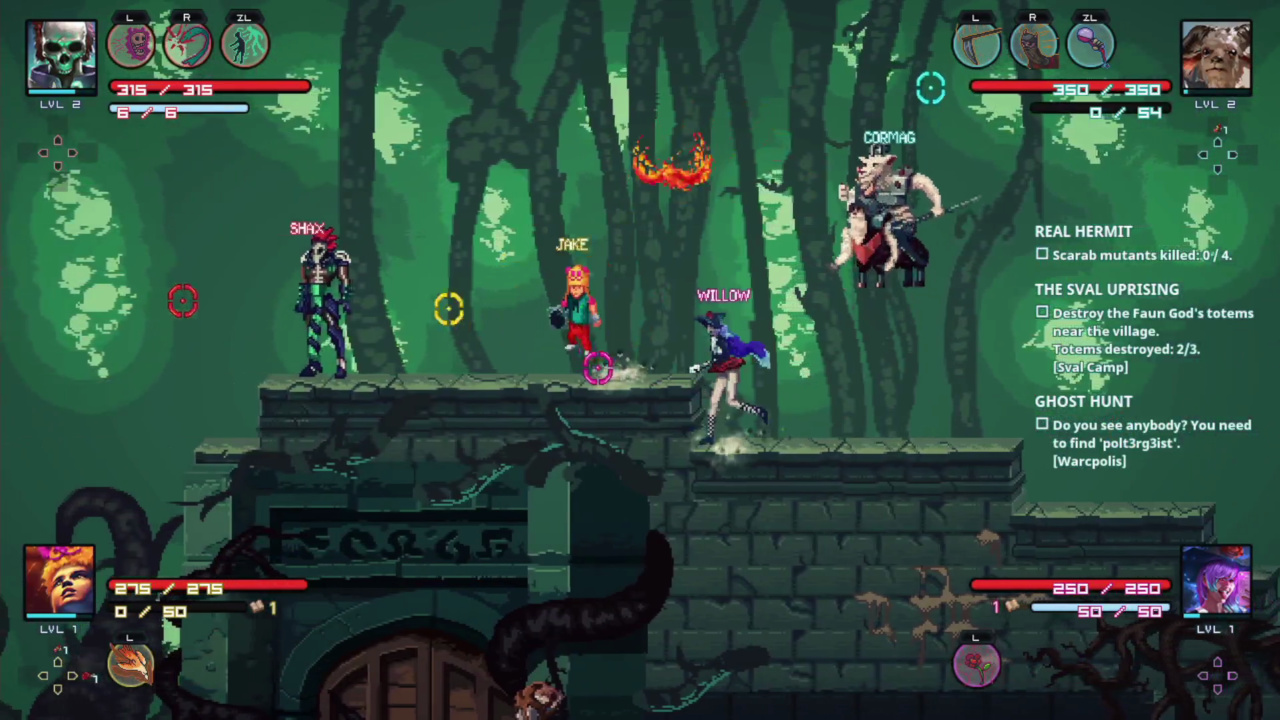Select the rose item icon bottom right

pyautogui.click(x=977, y=663)
